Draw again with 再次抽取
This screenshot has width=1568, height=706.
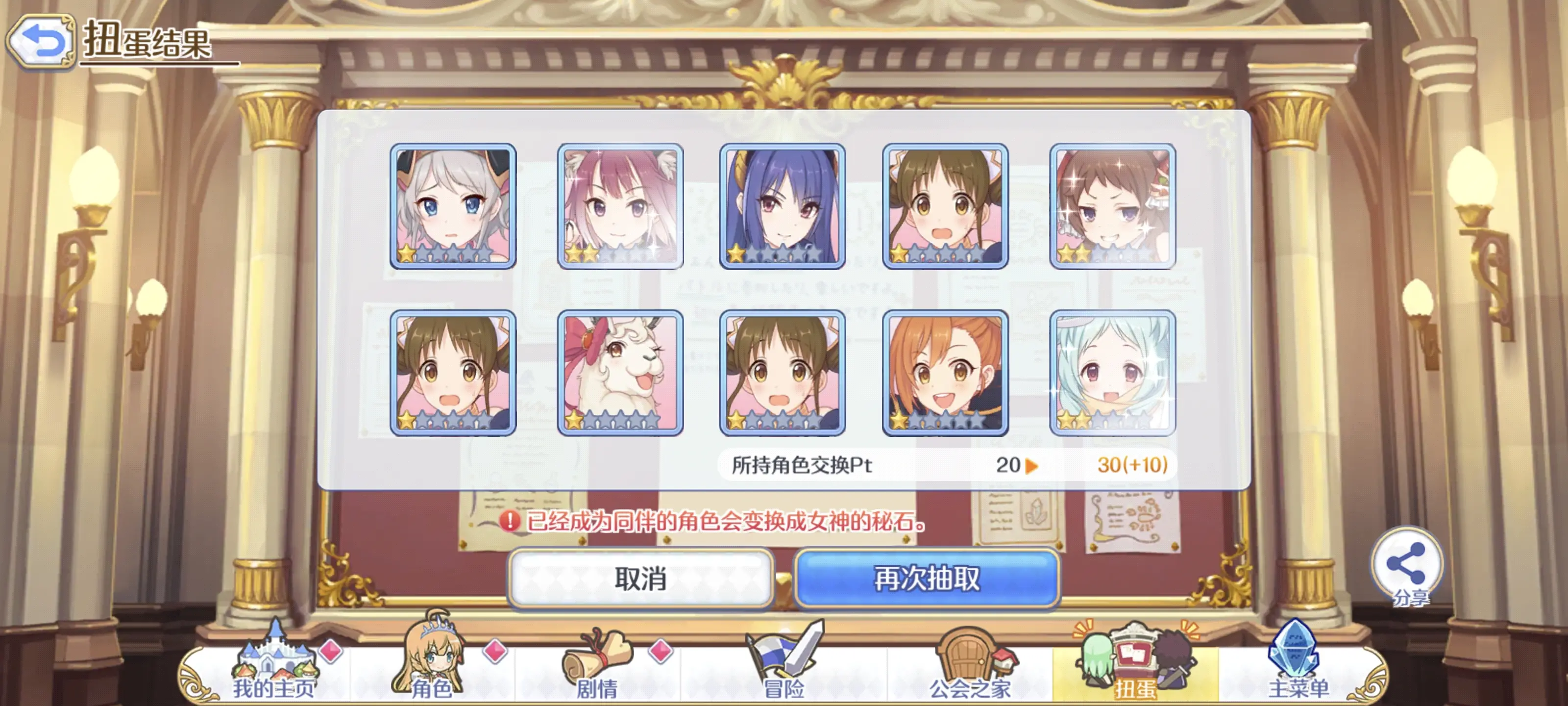click(927, 578)
